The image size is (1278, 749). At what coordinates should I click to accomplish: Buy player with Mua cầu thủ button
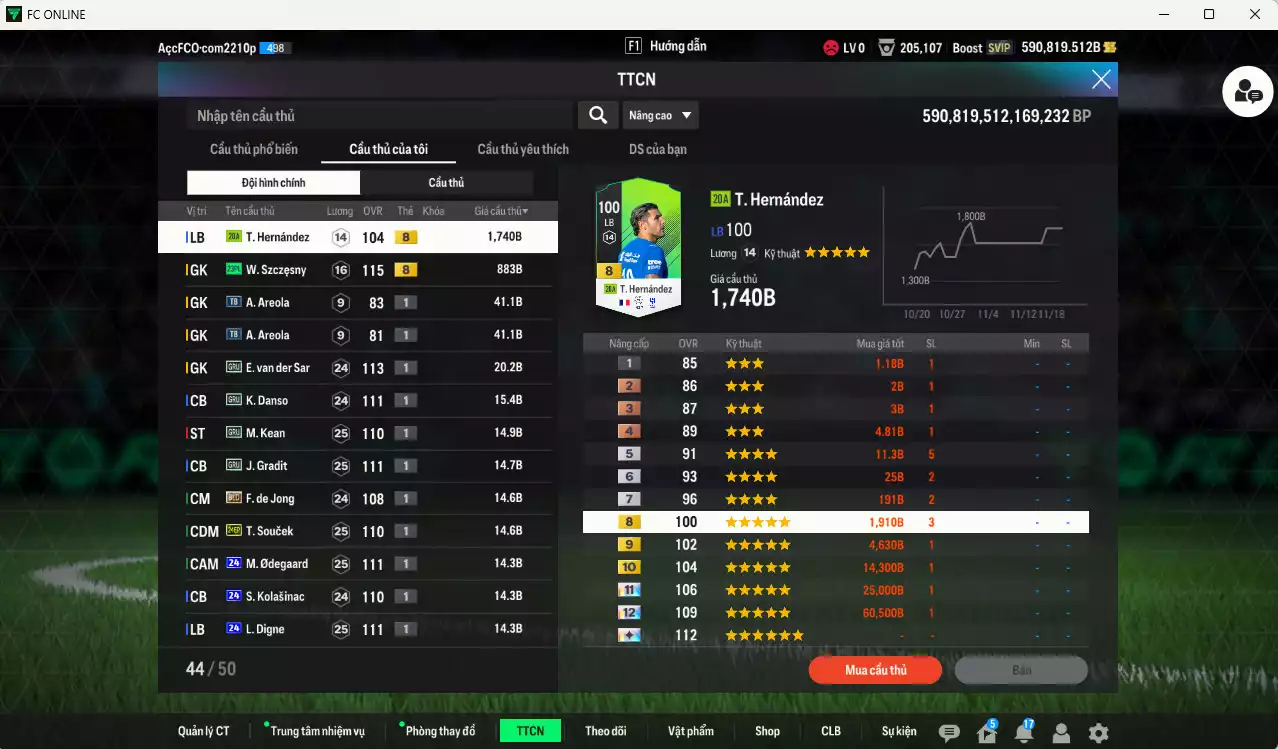coord(875,670)
